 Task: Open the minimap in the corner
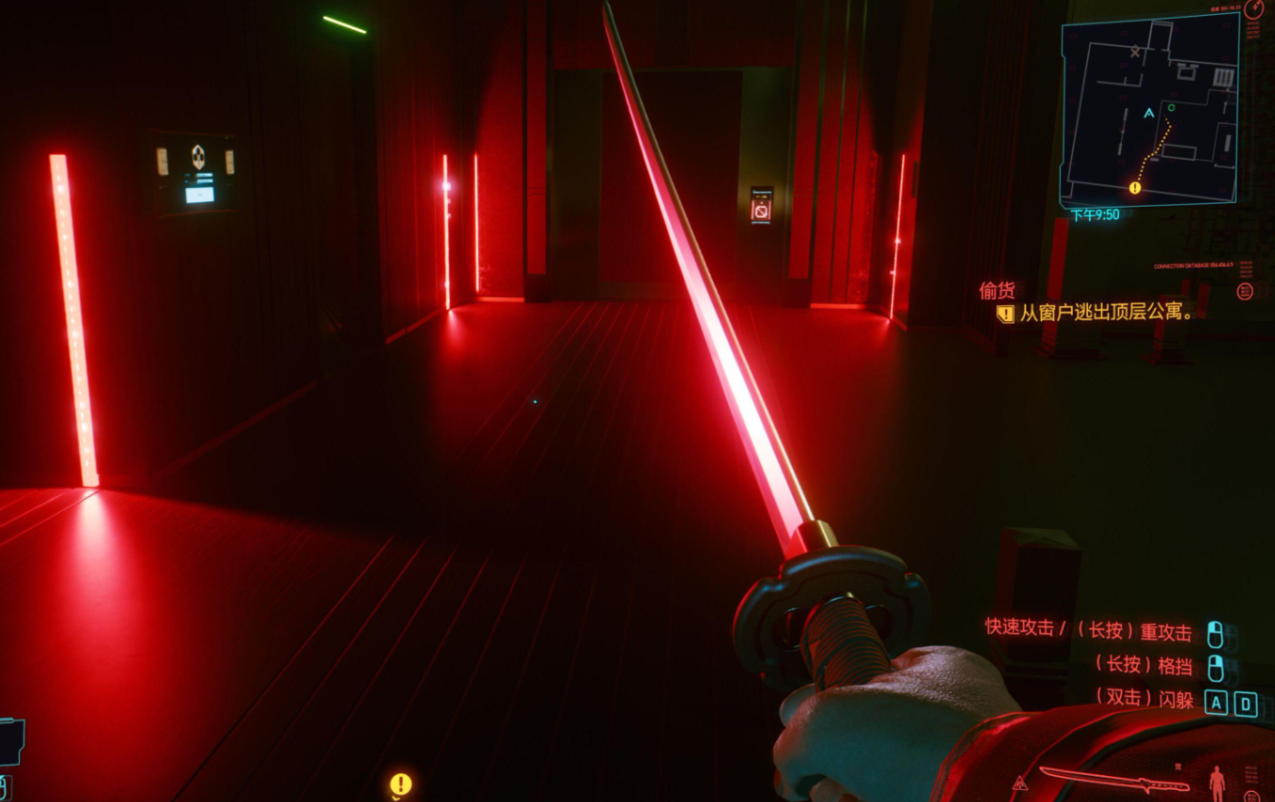(x=1150, y=110)
